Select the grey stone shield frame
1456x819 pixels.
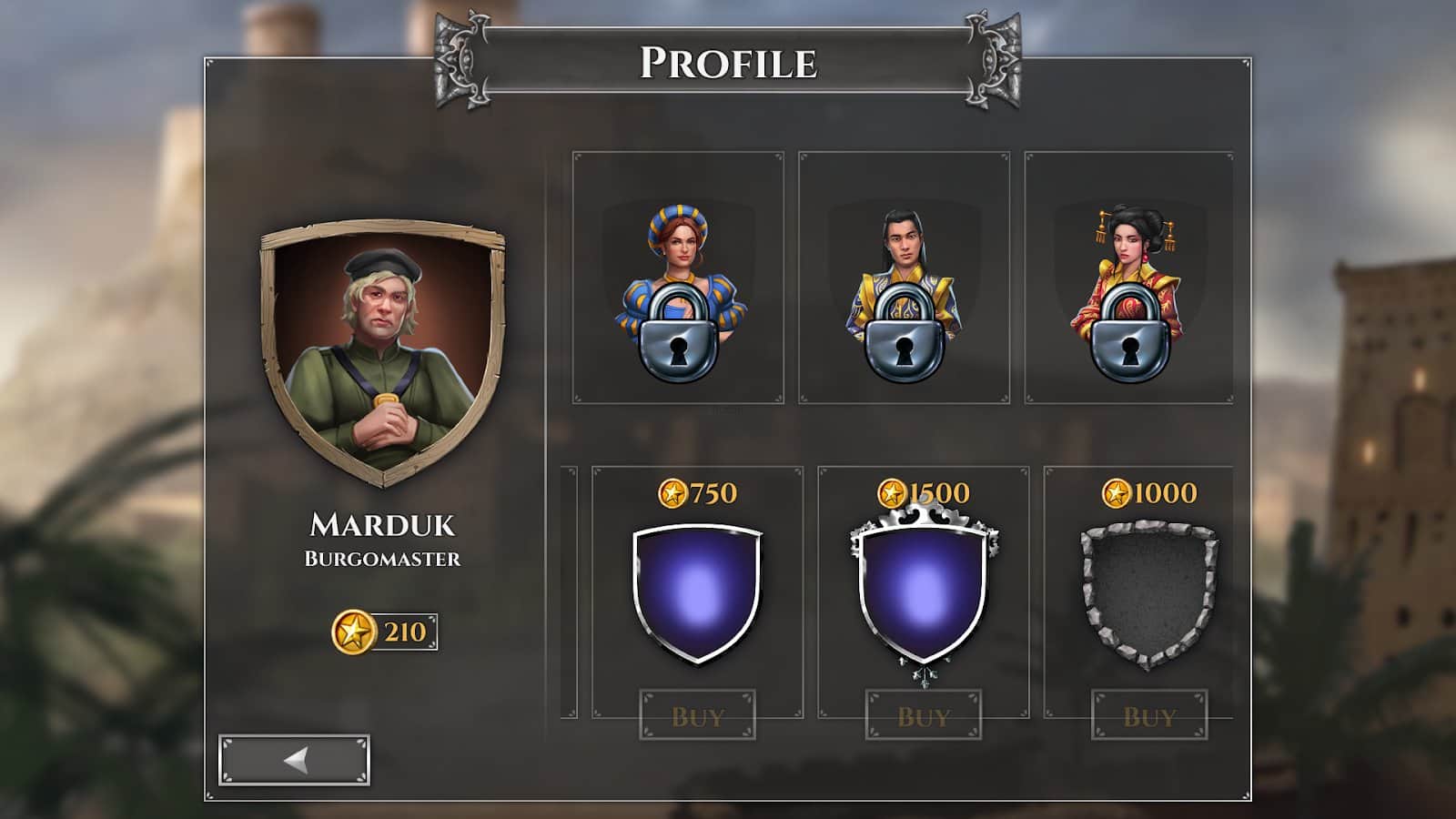[1148, 592]
